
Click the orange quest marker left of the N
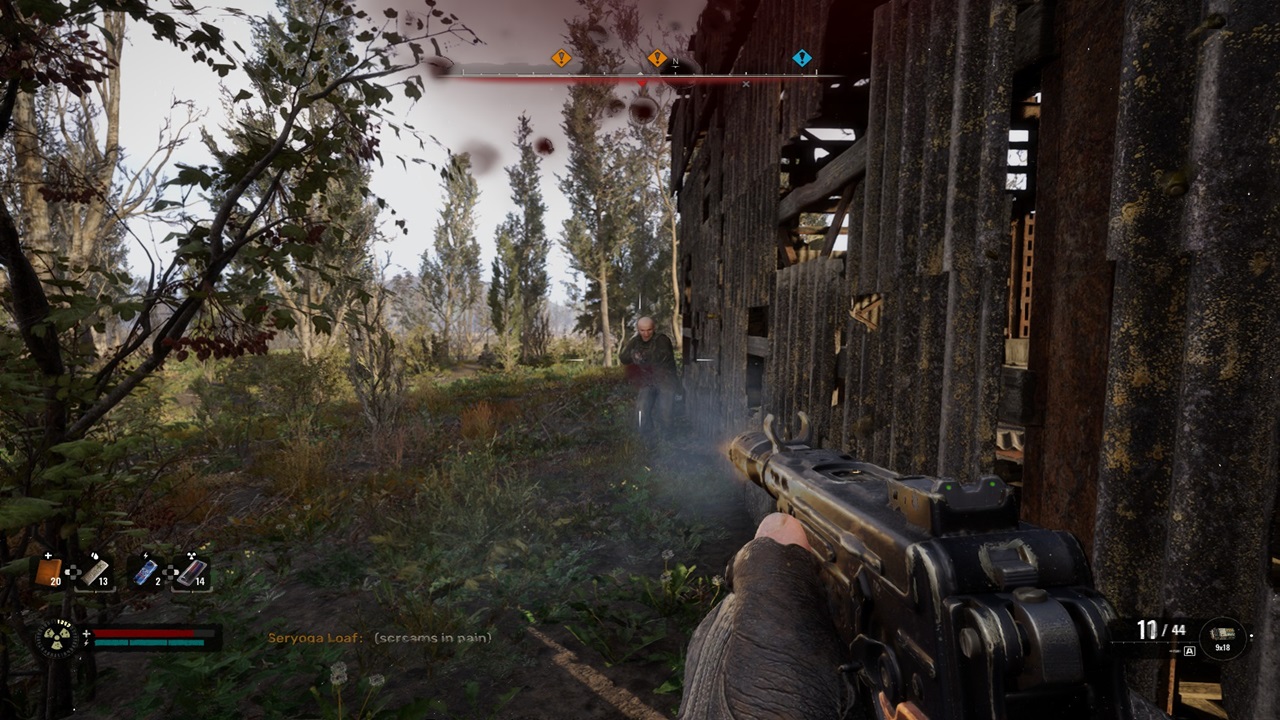[x=658, y=58]
